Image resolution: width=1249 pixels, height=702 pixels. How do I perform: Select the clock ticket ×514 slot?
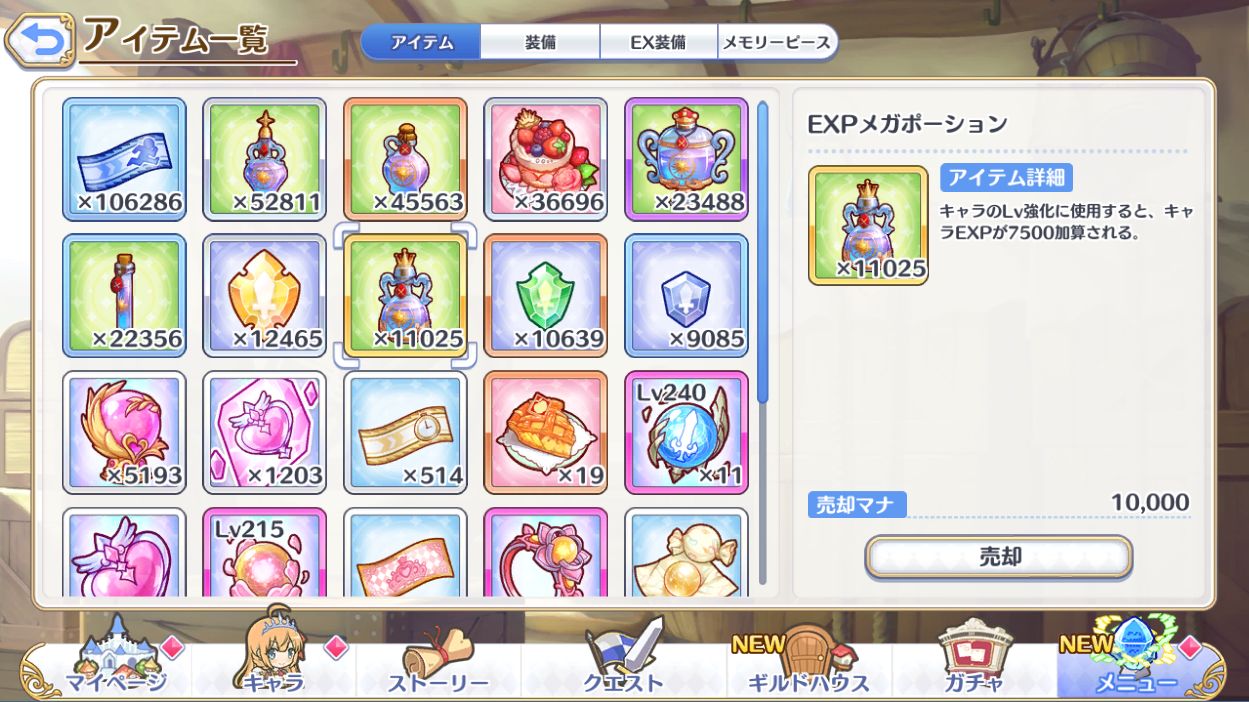click(405, 433)
